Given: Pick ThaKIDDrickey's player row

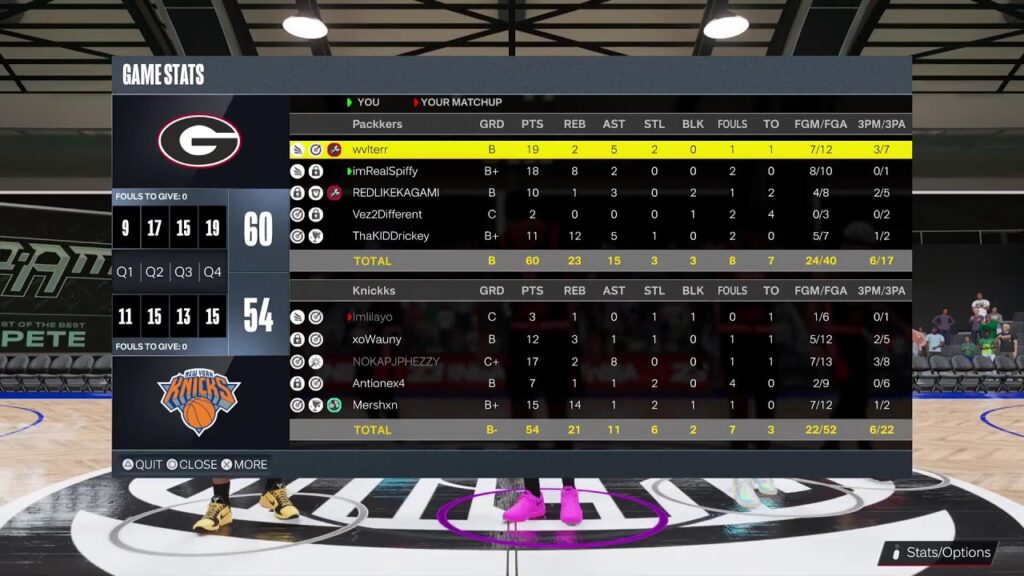Looking at the screenshot, I should tap(600, 236).
